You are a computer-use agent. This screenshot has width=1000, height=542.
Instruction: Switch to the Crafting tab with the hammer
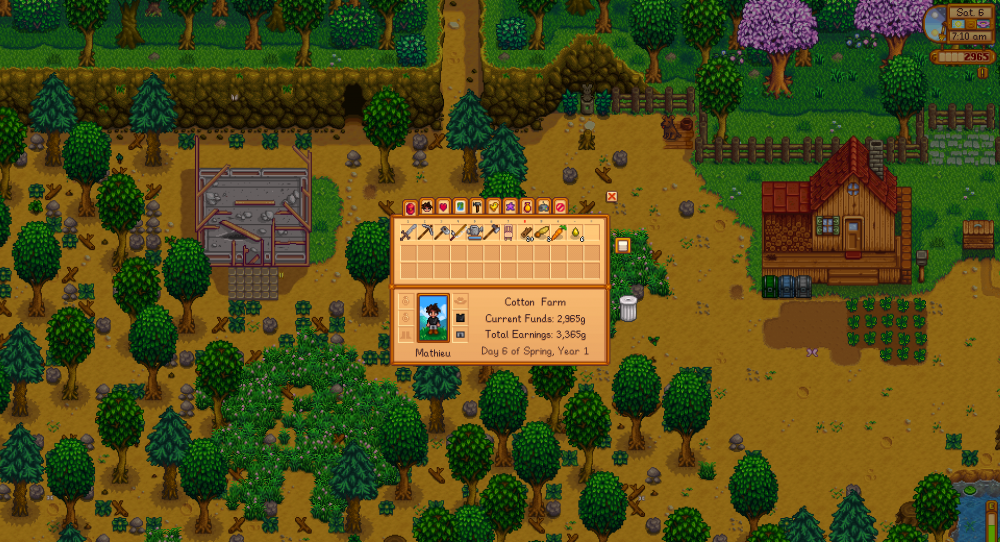pos(477,207)
